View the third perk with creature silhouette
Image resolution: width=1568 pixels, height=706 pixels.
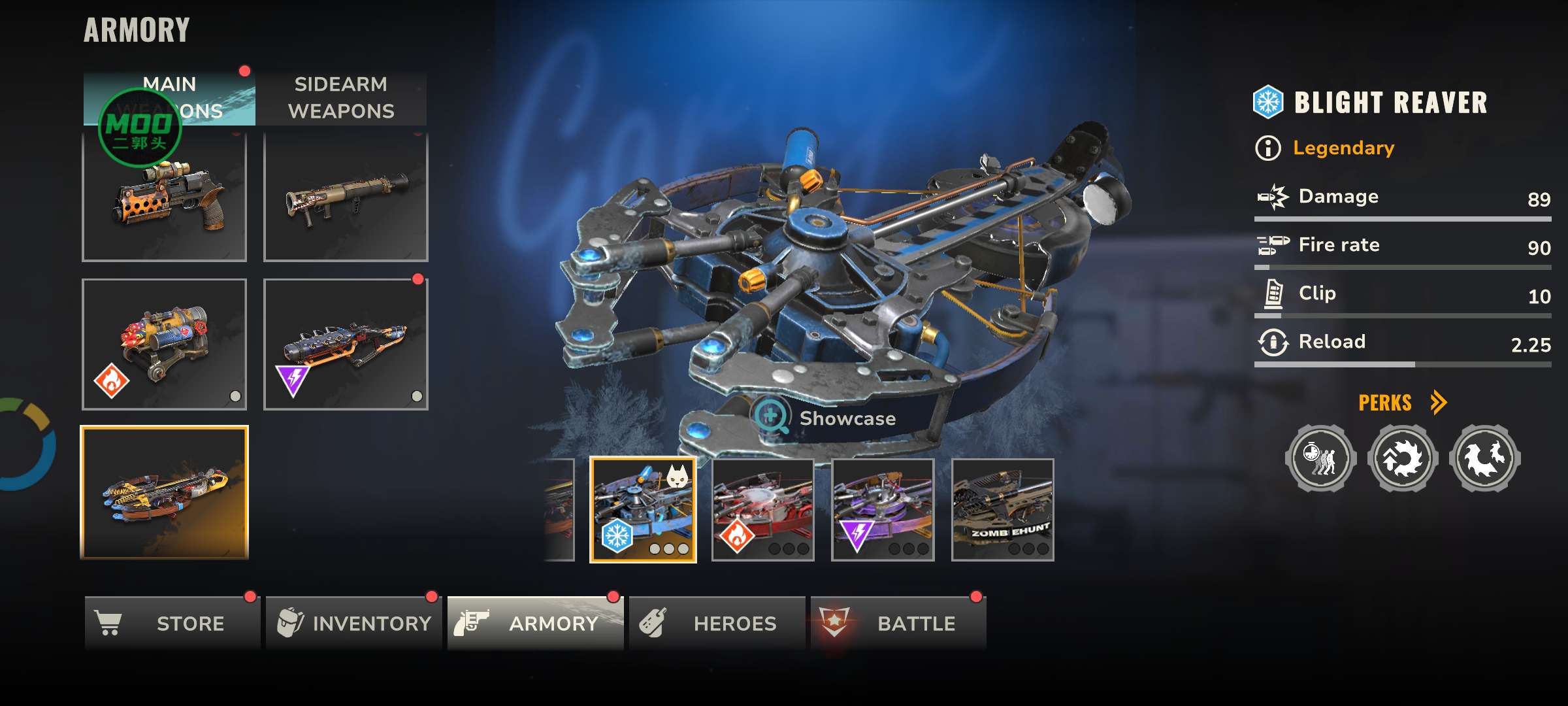1484,458
